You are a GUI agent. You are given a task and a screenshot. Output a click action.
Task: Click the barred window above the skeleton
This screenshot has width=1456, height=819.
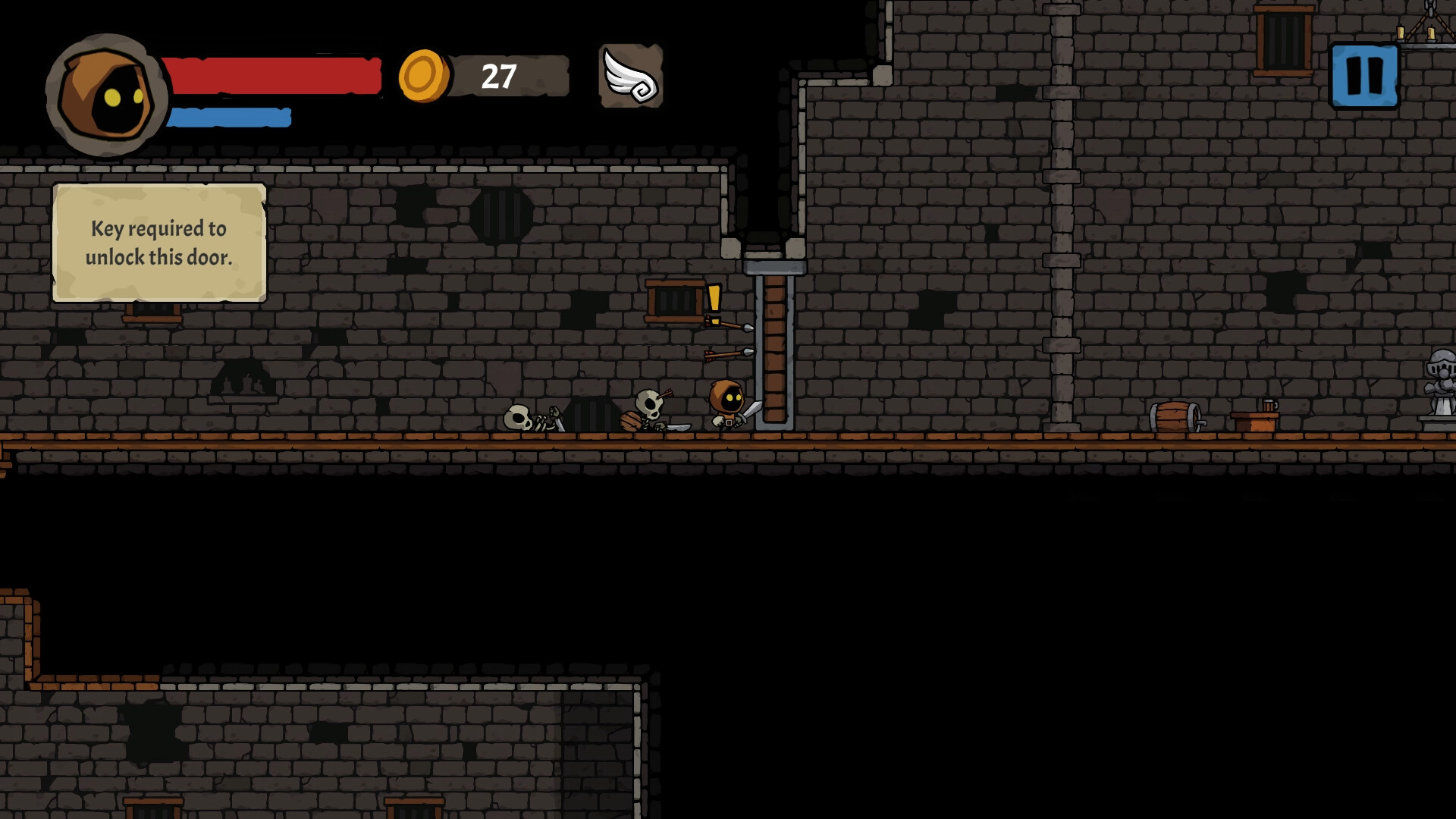coord(673,300)
